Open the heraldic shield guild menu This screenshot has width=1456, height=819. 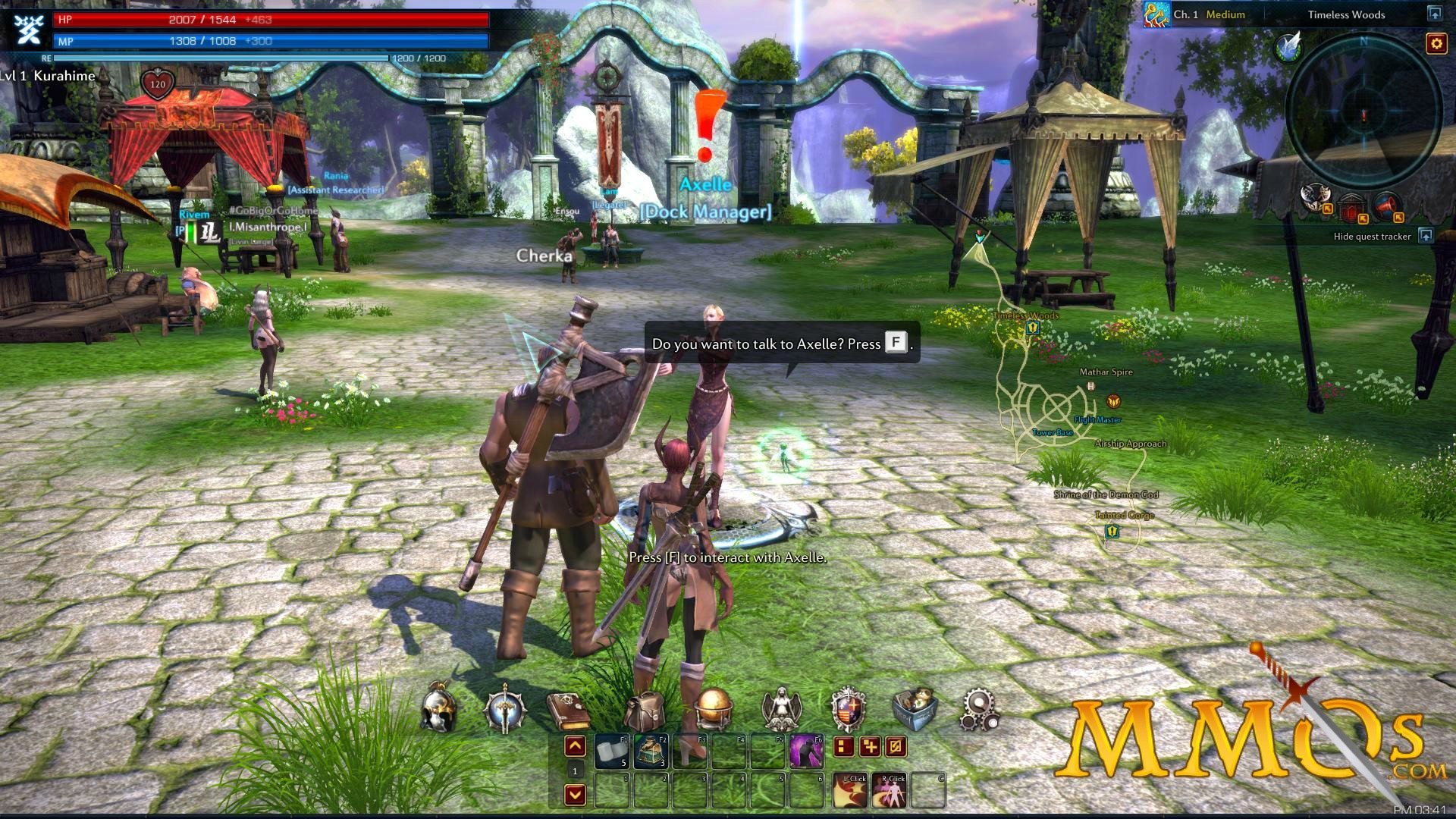point(848,708)
